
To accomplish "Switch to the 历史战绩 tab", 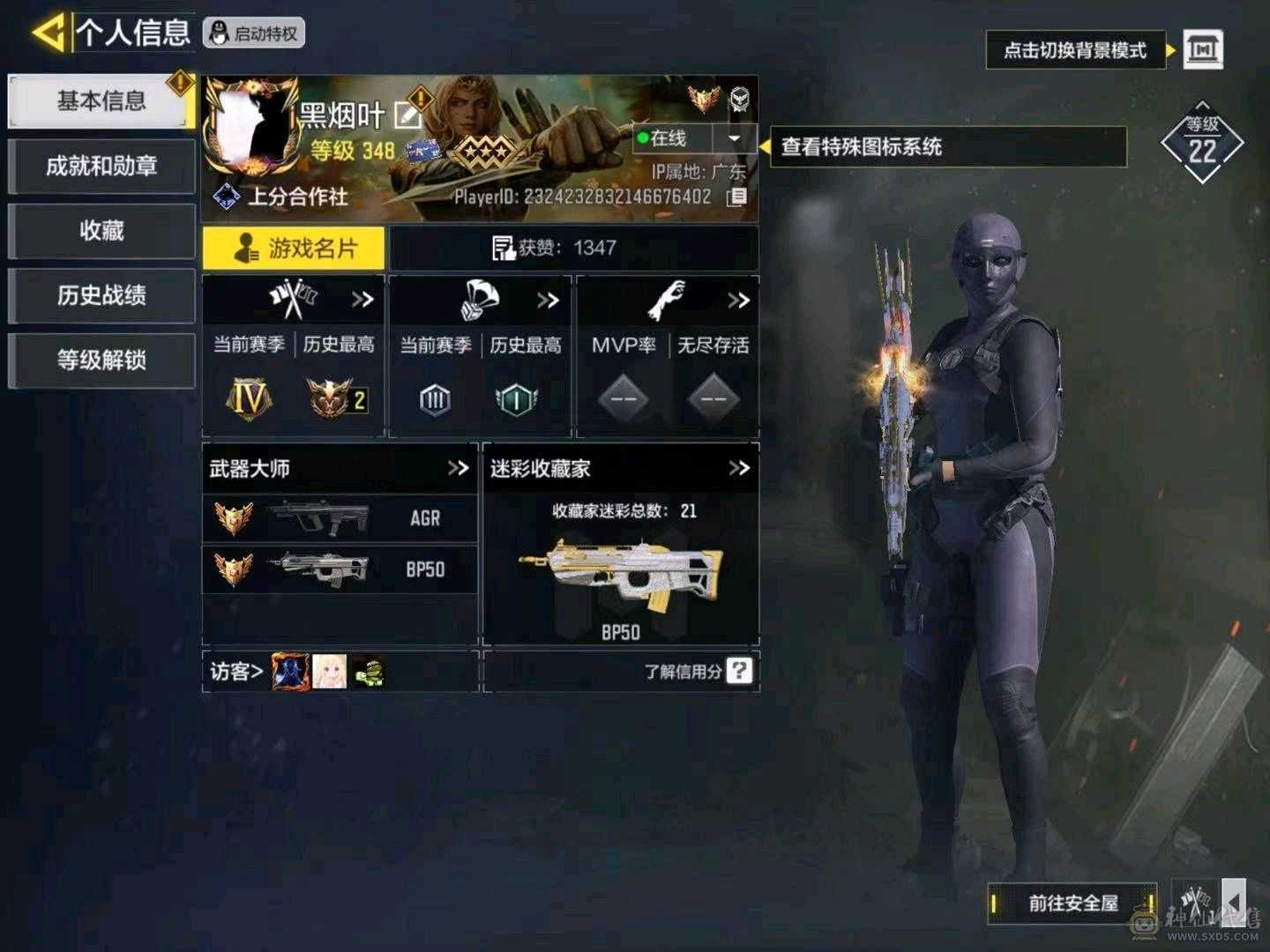I will [101, 296].
